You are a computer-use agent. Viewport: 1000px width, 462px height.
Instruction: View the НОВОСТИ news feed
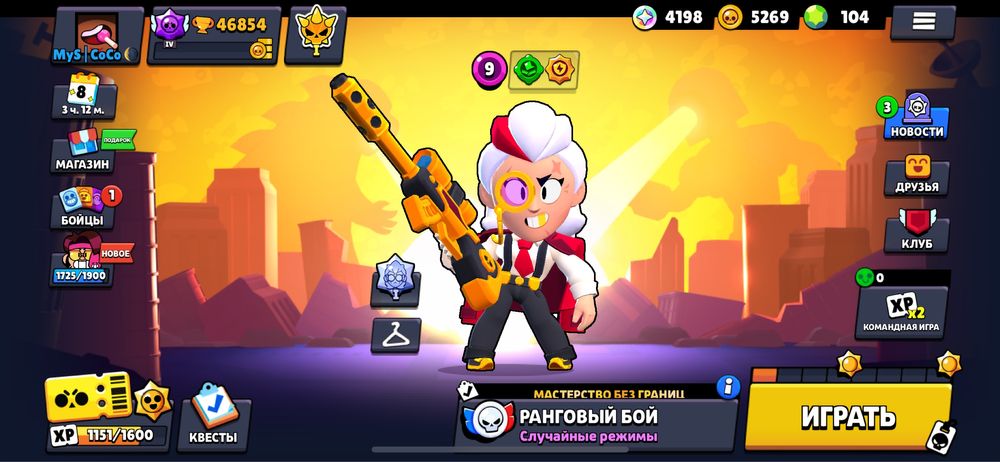(915, 118)
